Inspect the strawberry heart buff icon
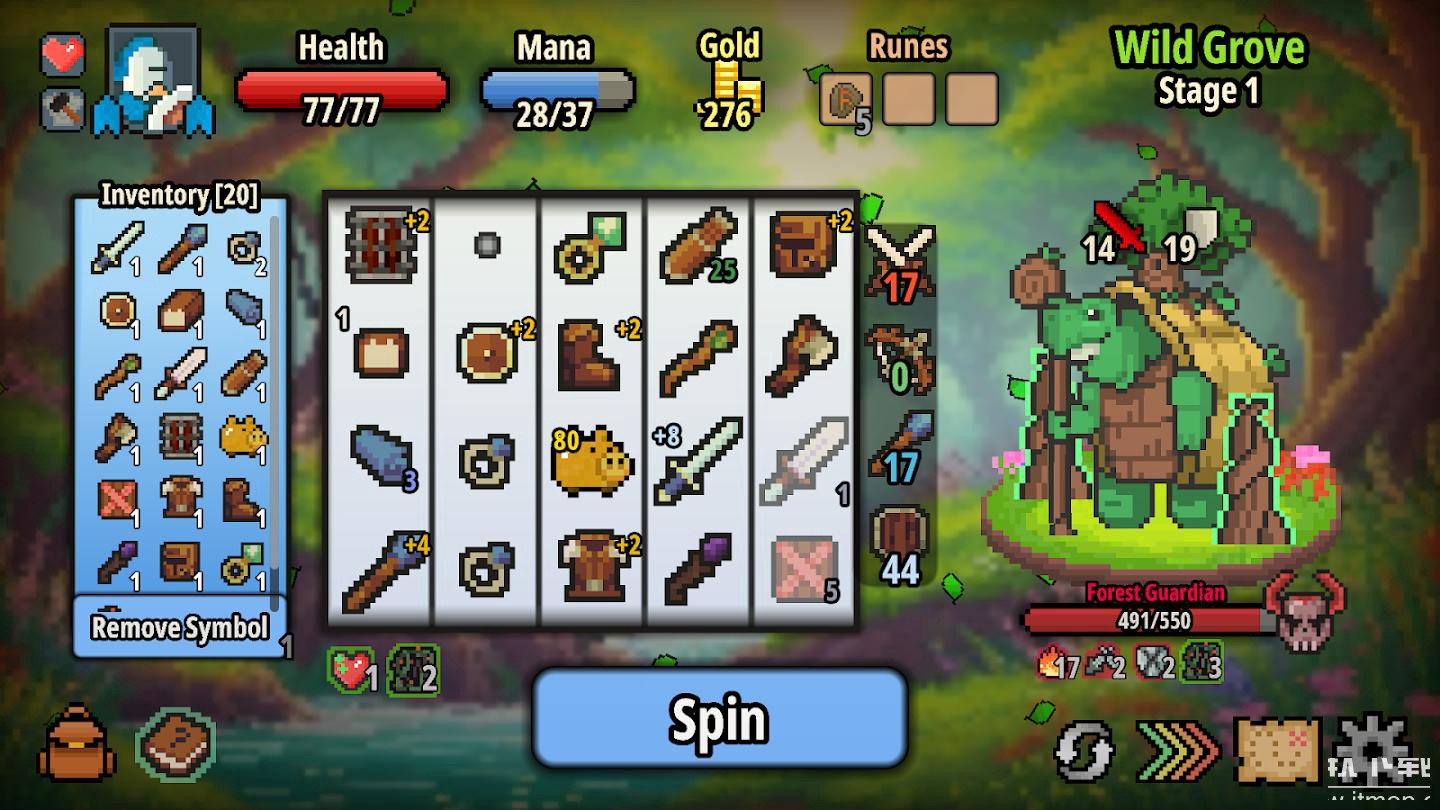Viewport: 1440px width, 810px height. coord(350,670)
